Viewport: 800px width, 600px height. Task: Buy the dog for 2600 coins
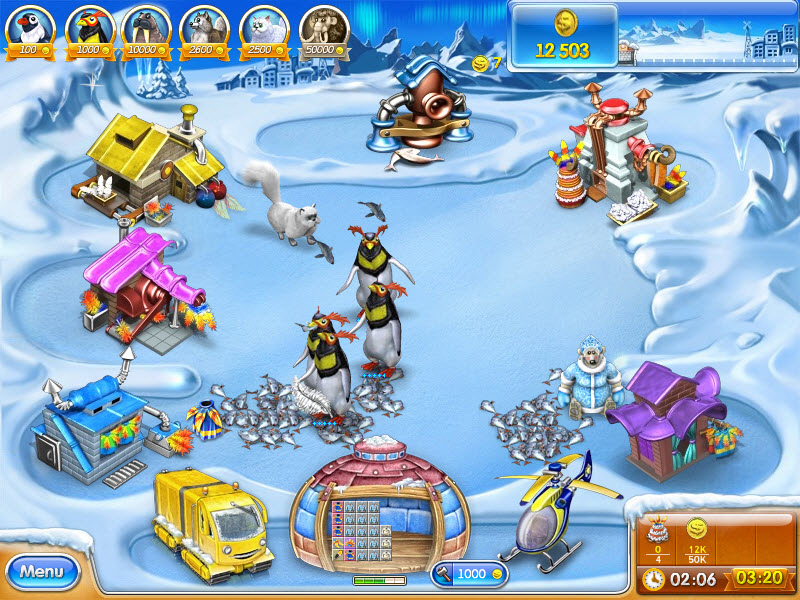pyautogui.click(x=205, y=30)
